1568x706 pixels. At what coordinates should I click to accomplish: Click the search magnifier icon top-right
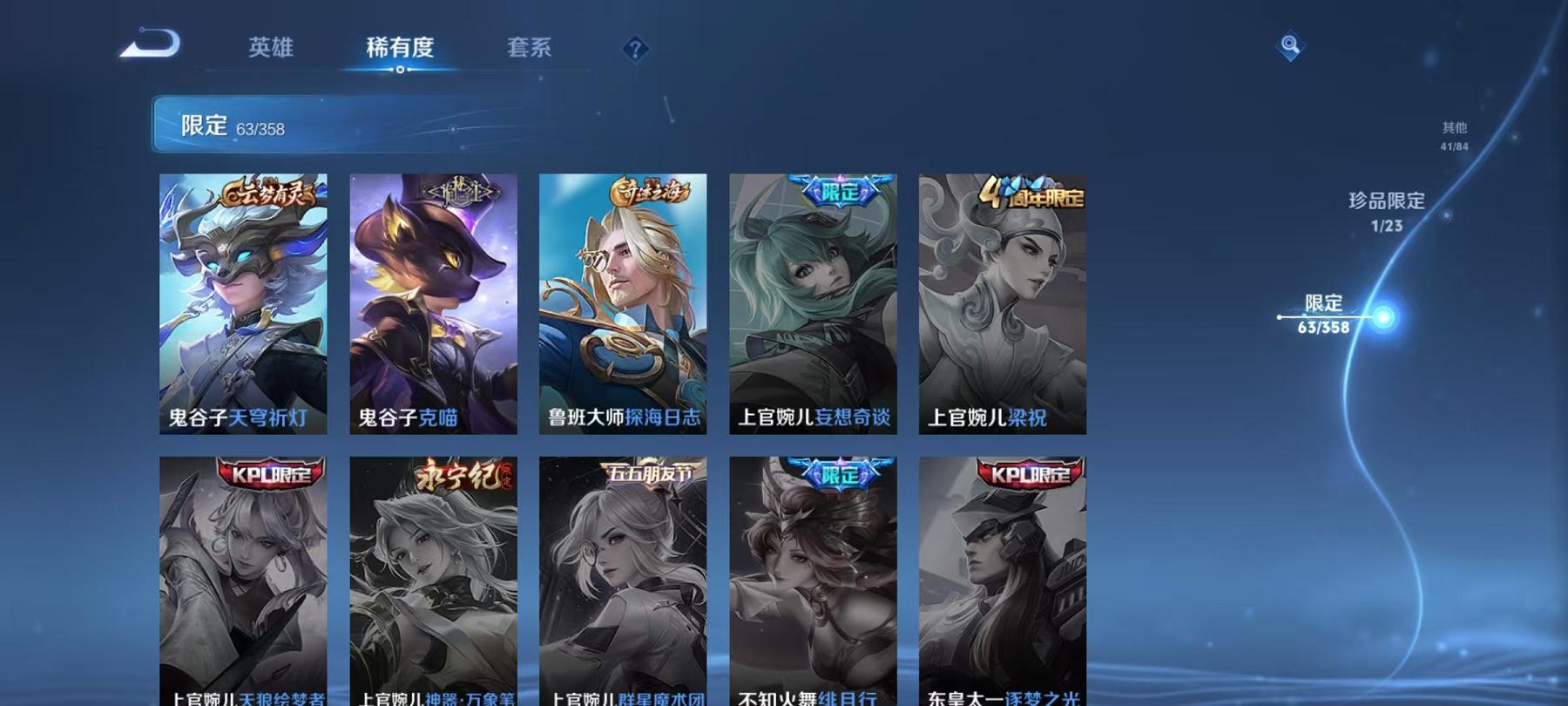[x=1291, y=44]
